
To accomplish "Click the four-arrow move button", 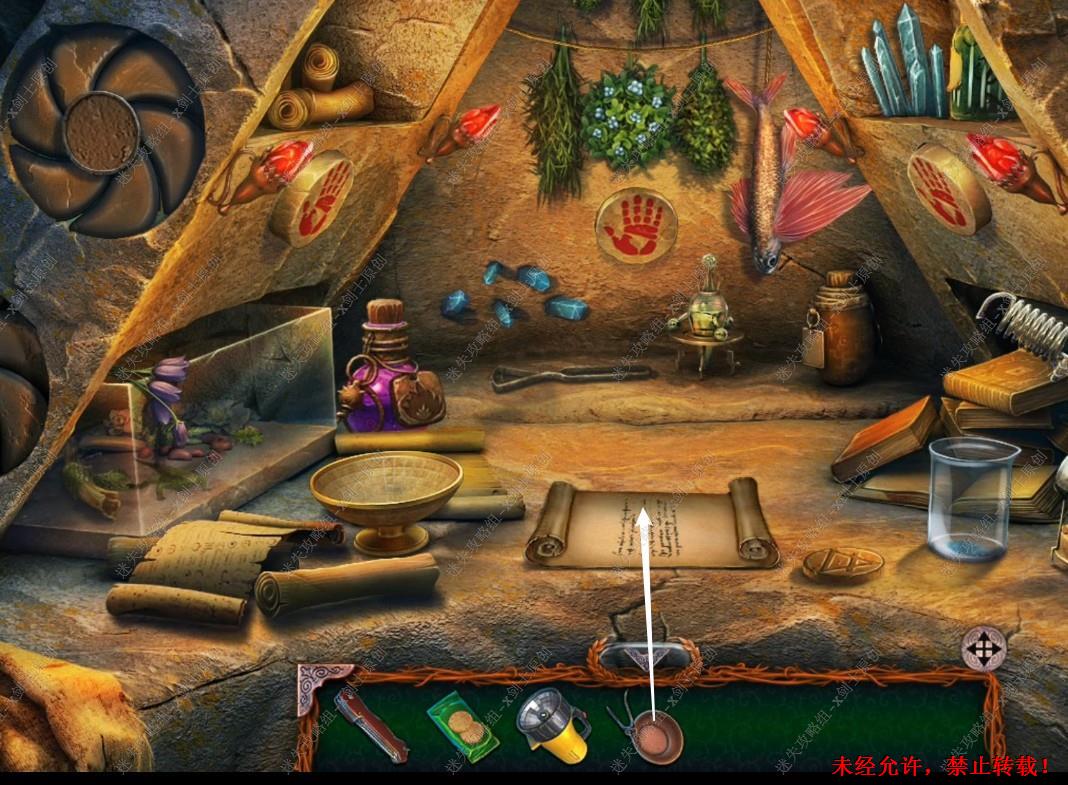I will (x=983, y=649).
